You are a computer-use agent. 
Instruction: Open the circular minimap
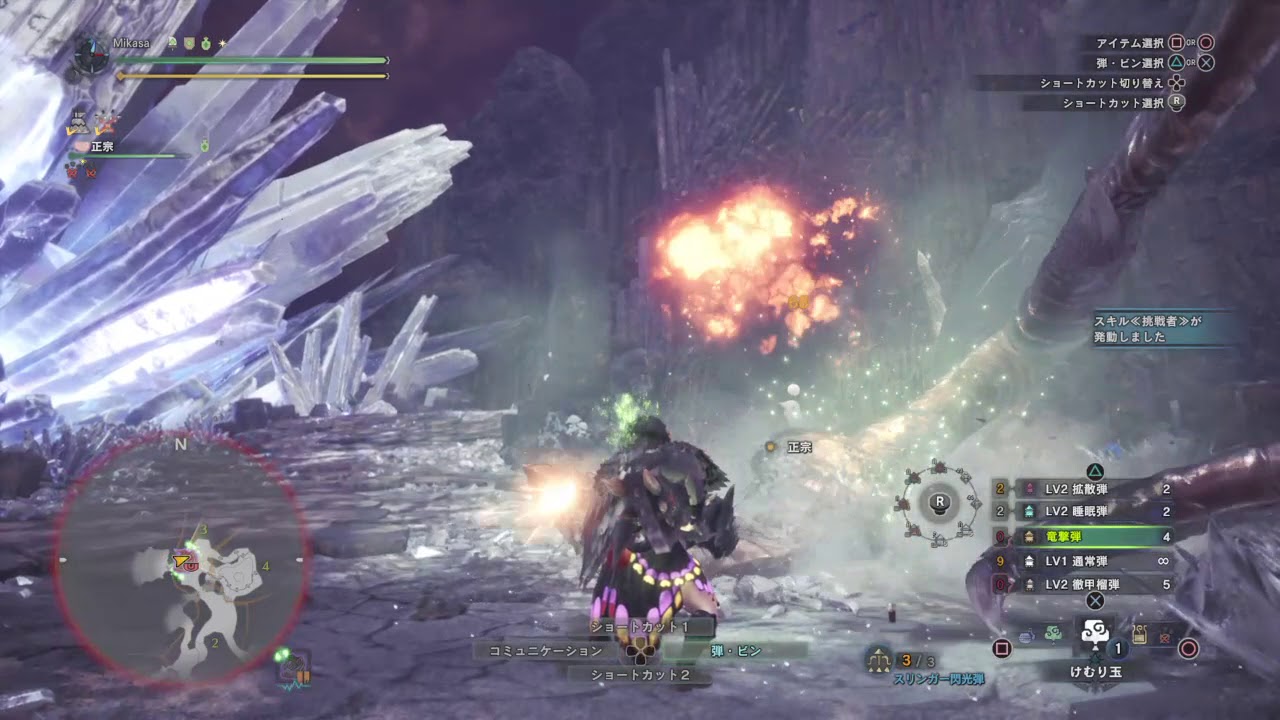[x=182, y=561]
